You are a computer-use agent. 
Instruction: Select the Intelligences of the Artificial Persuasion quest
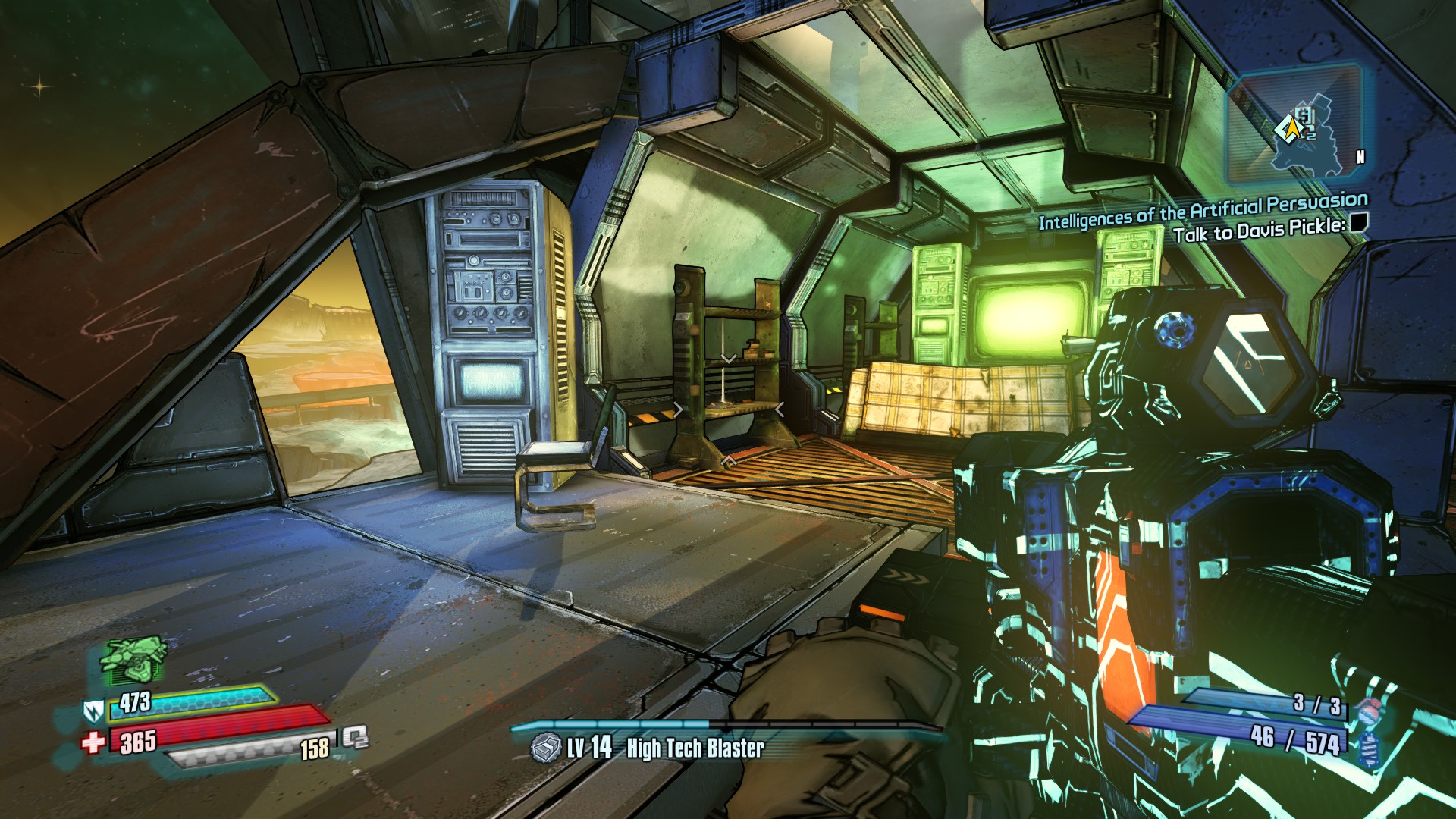1203,210
